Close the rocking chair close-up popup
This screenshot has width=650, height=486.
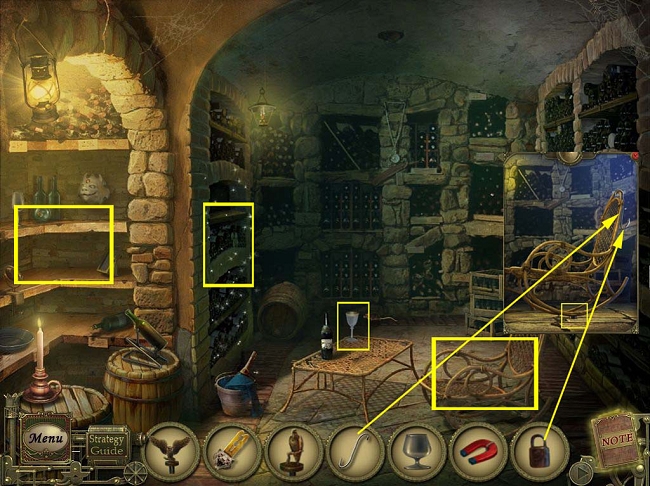point(634,157)
